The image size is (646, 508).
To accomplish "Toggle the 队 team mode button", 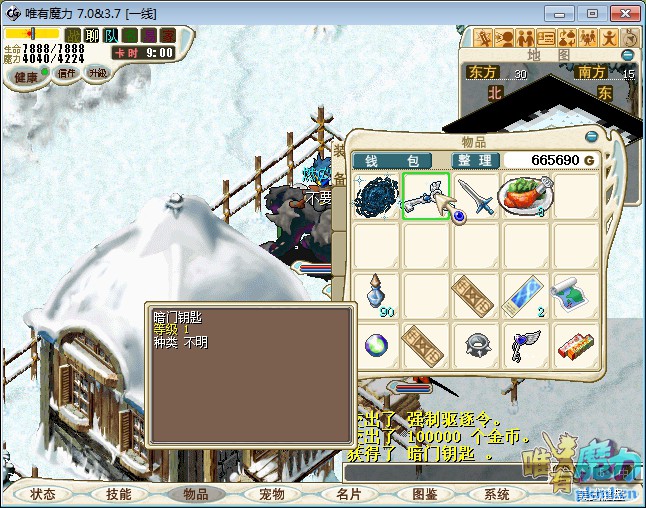I will pyautogui.click(x=110, y=36).
